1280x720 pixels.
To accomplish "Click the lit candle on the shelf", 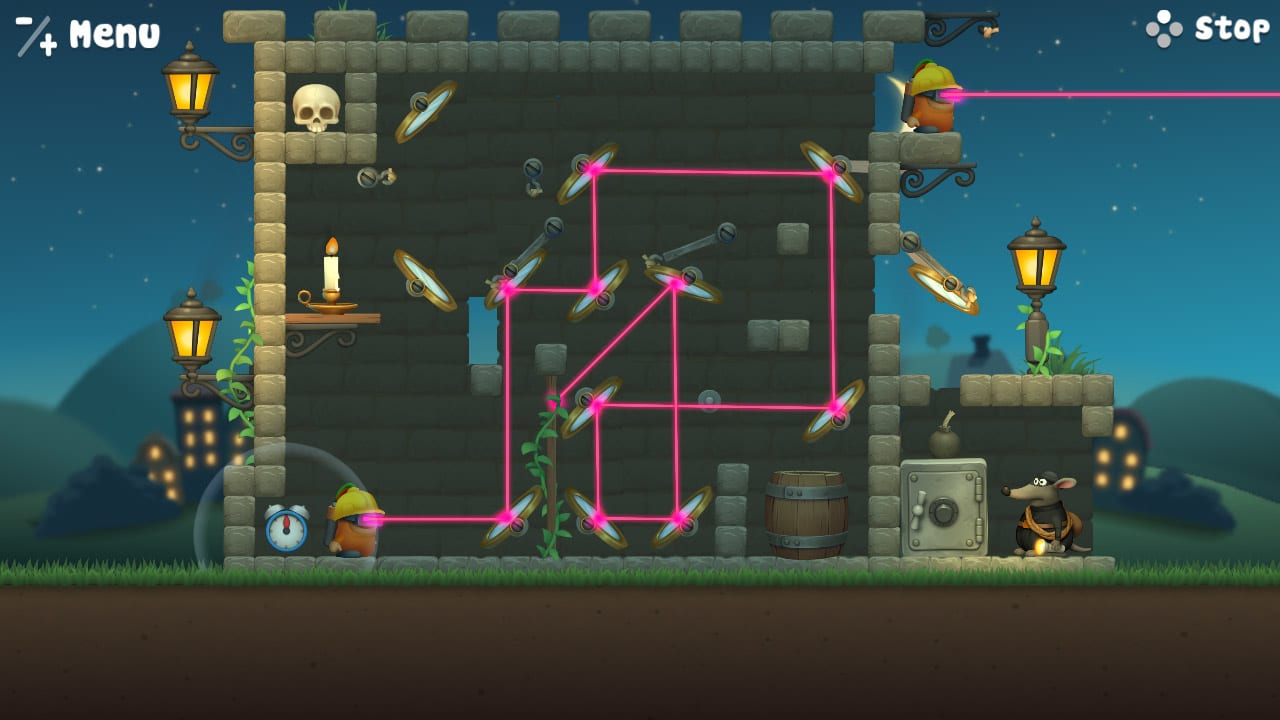I will 330,270.
